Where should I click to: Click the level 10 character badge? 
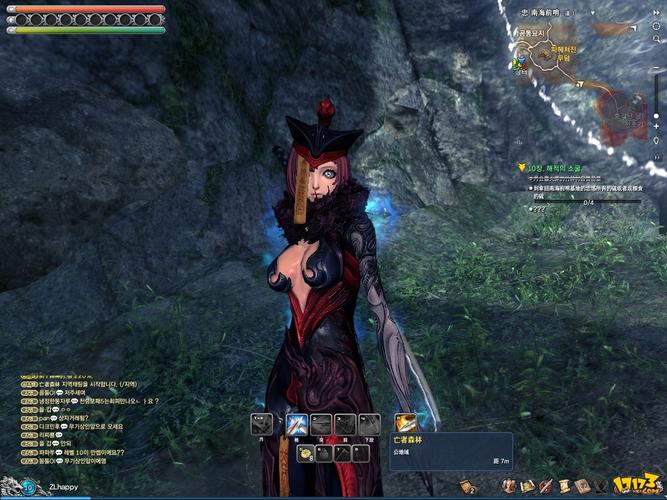click(x=27, y=487)
